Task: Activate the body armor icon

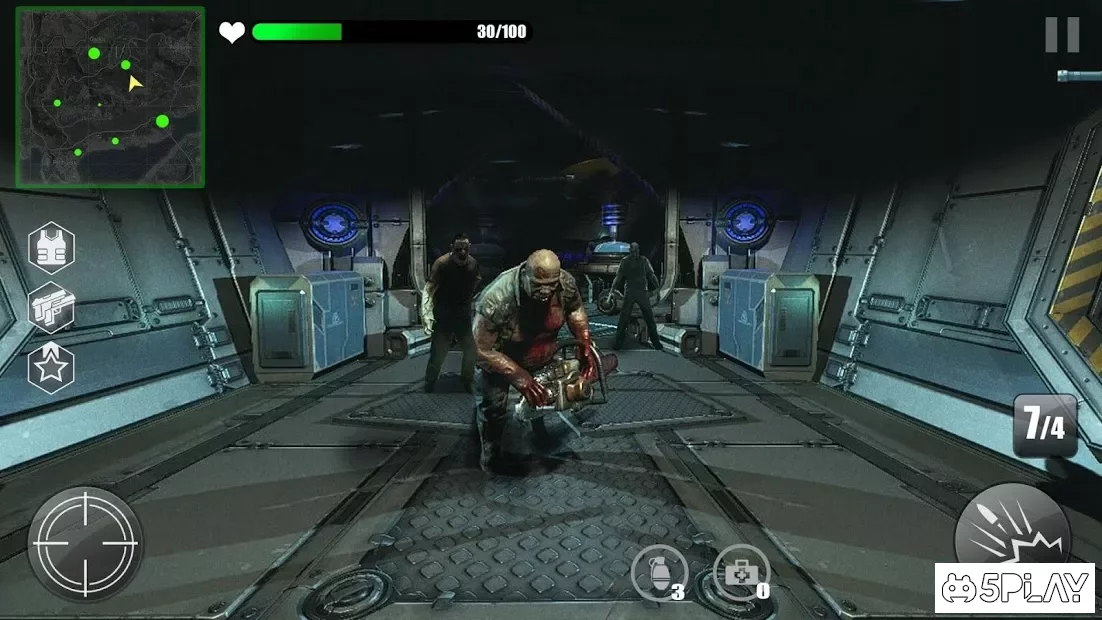Action: click(x=51, y=248)
